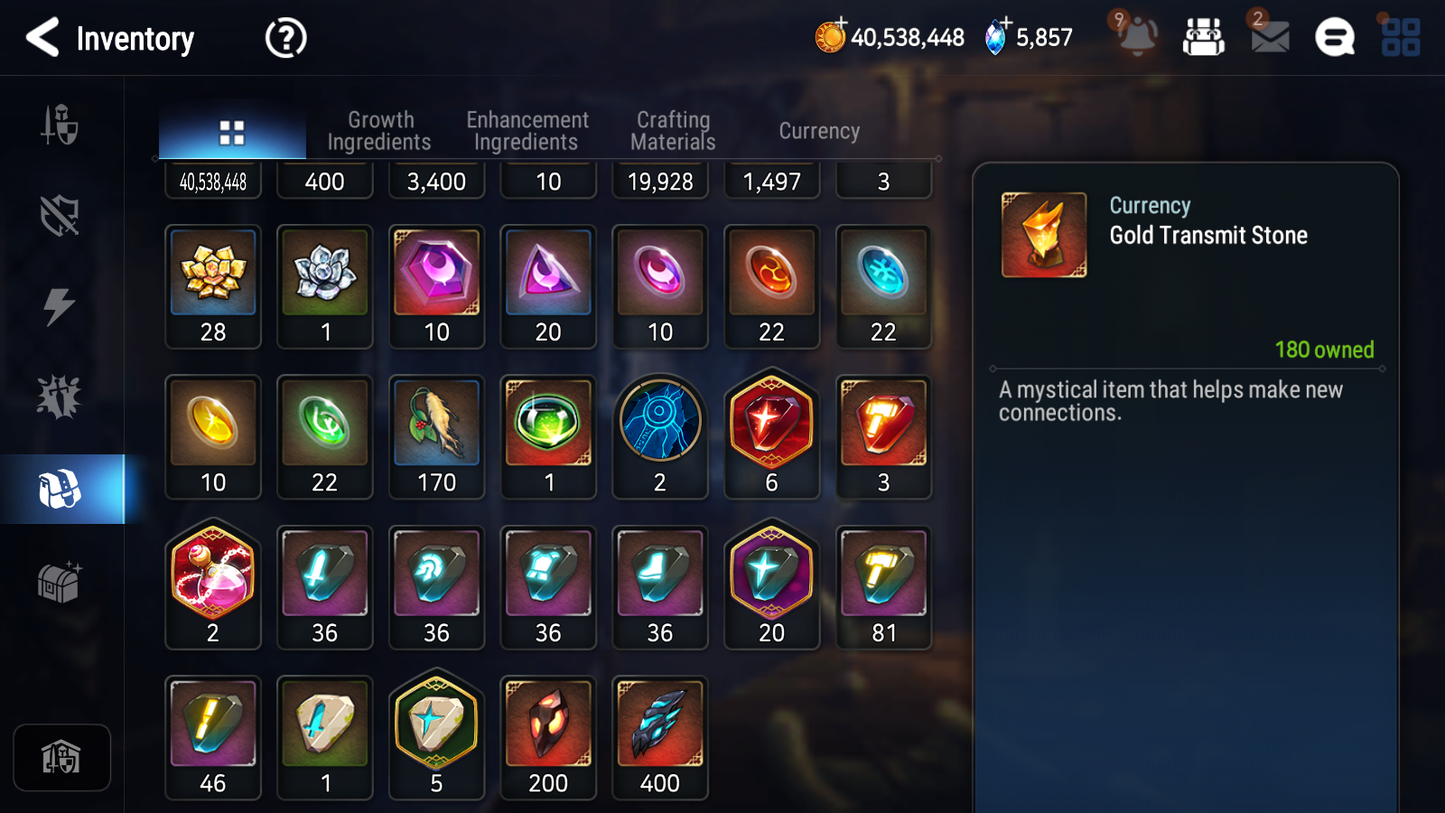Open notifications via the bell icon

click(1135, 37)
